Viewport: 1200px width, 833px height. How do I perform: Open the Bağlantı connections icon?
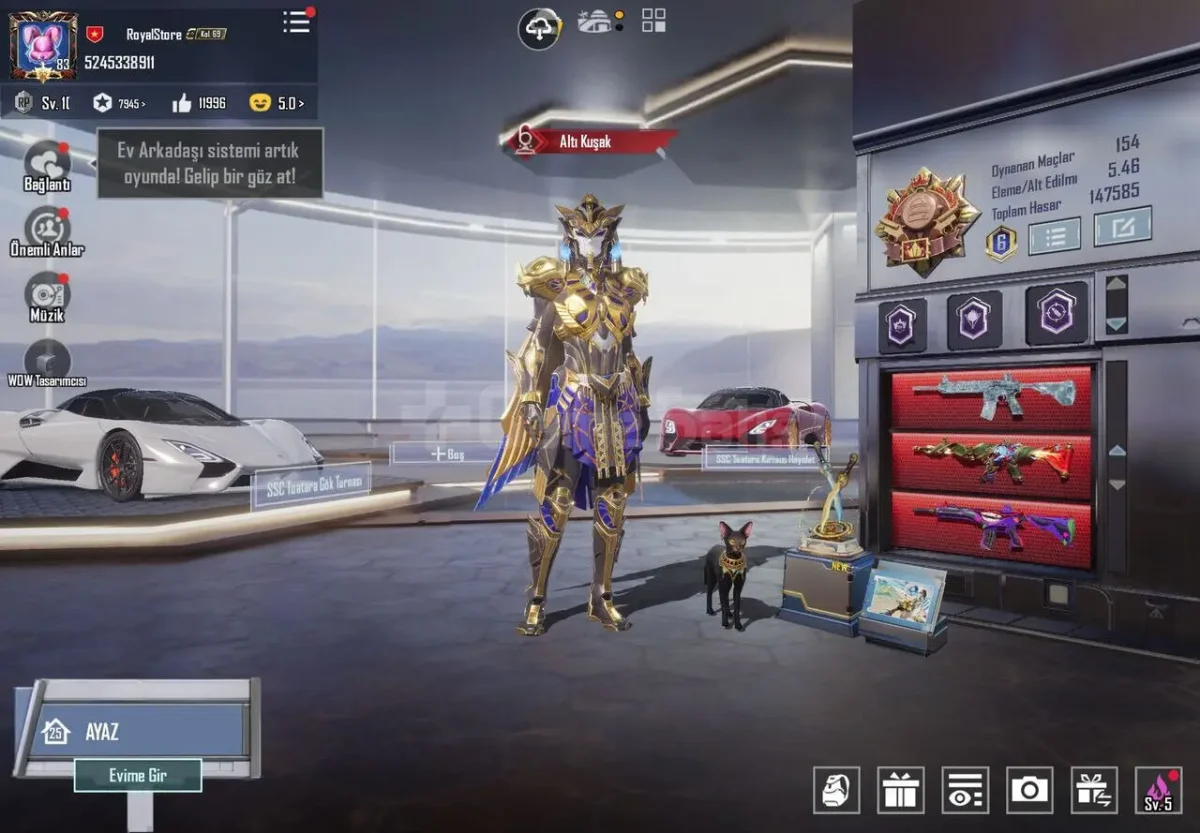pyautogui.click(x=47, y=163)
